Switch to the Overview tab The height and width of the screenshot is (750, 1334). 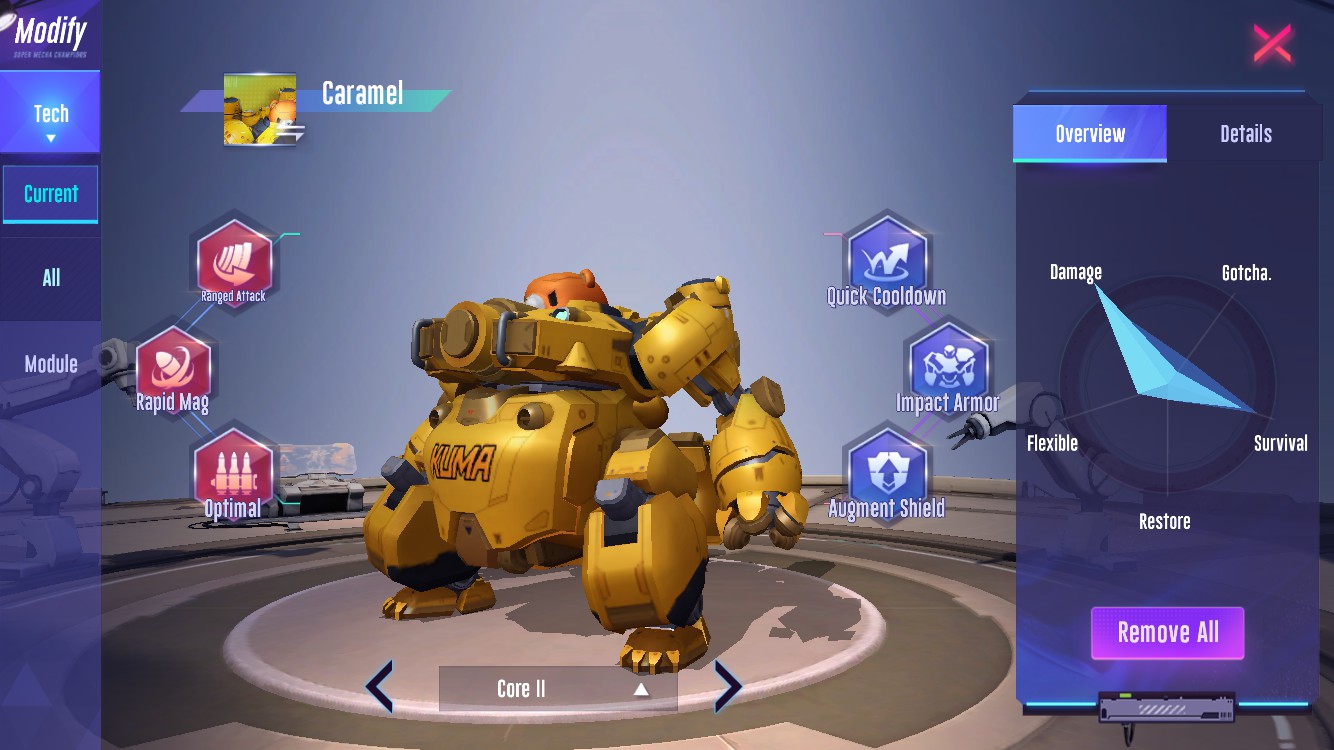[x=1090, y=134]
